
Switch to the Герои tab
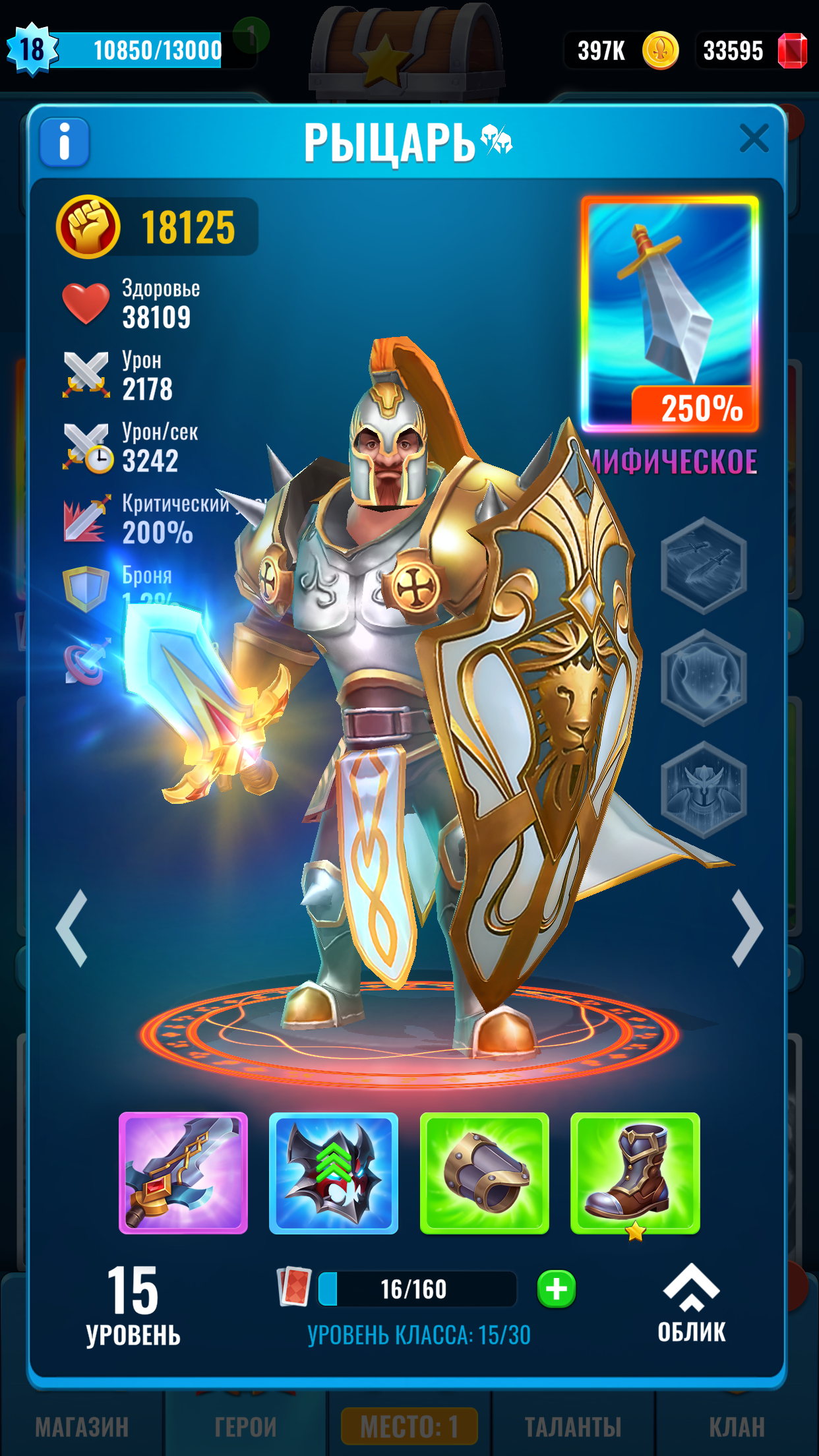[x=245, y=1427]
